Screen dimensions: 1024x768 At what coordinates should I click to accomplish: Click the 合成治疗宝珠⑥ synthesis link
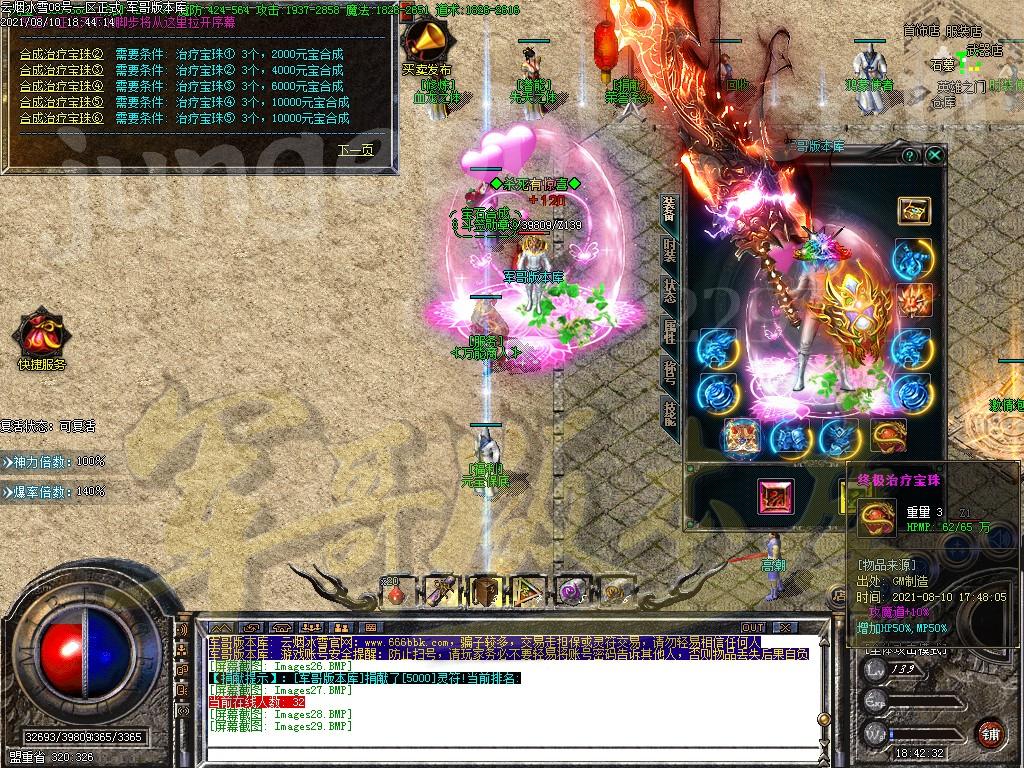tap(62, 118)
